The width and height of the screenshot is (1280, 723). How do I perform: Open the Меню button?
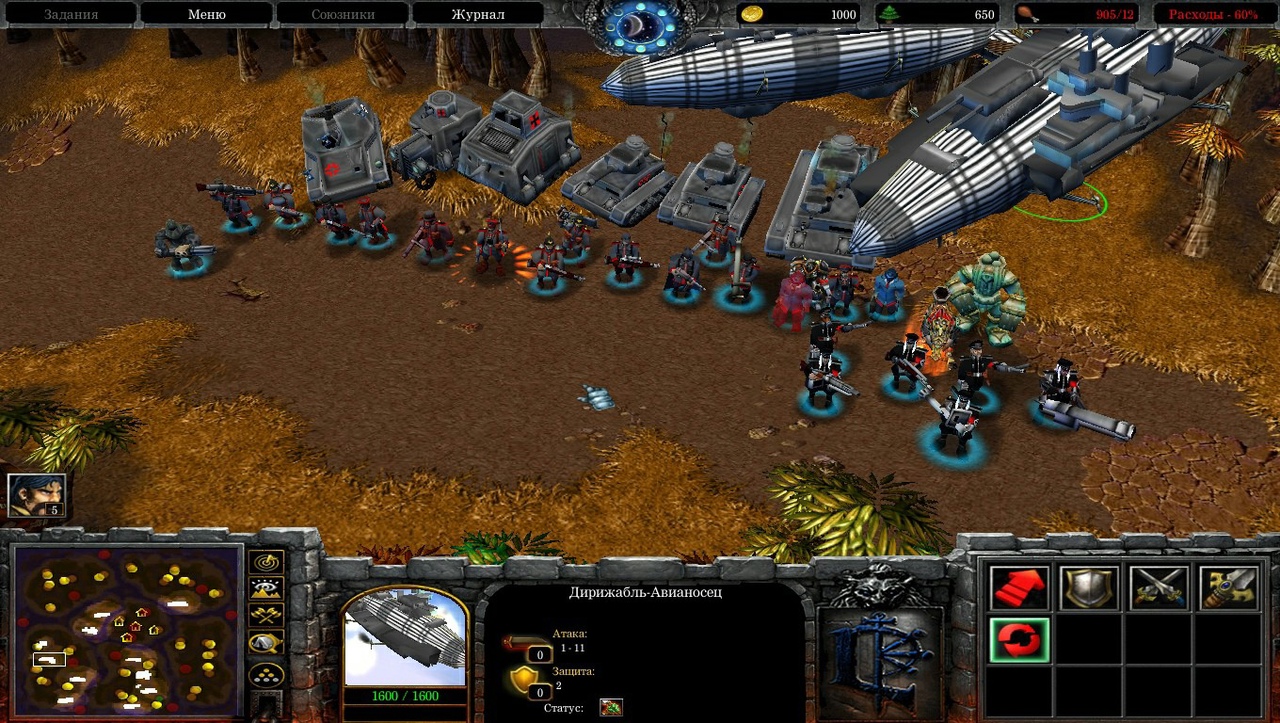(205, 14)
